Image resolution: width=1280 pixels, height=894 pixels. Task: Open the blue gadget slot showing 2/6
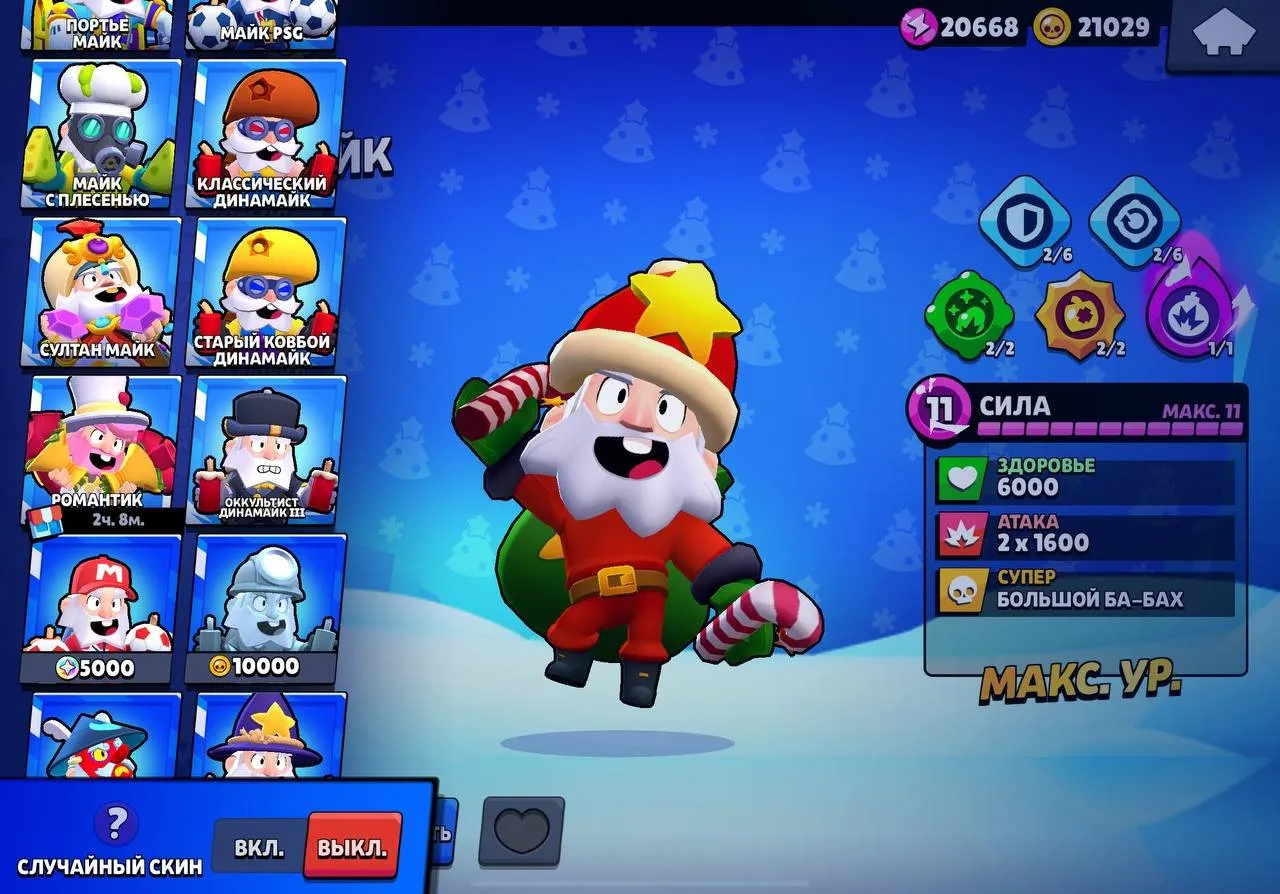click(x=1139, y=222)
